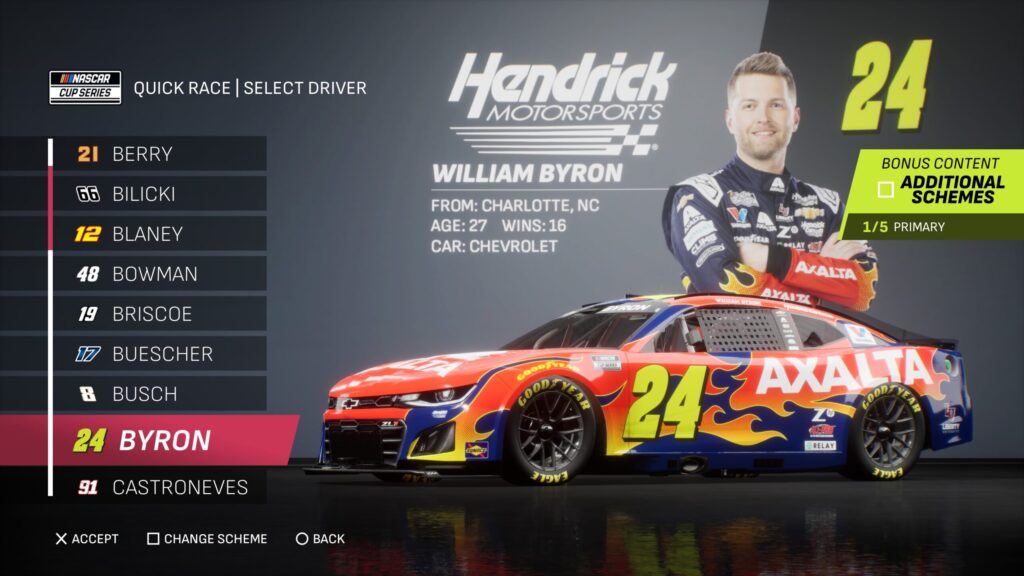Change the car paint scheme

click(207, 539)
